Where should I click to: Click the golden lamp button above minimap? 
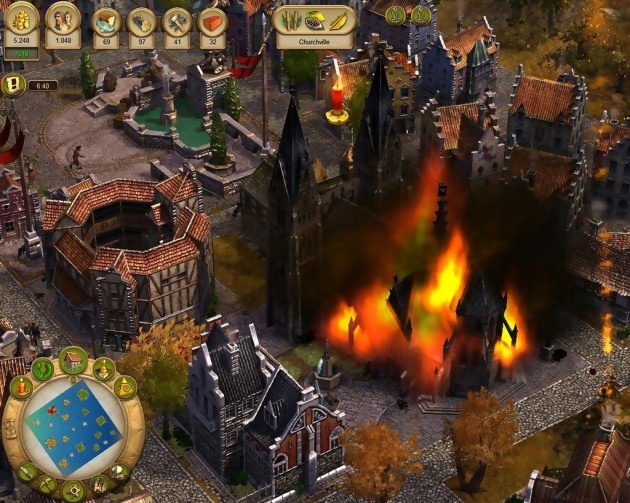point(104,368)
